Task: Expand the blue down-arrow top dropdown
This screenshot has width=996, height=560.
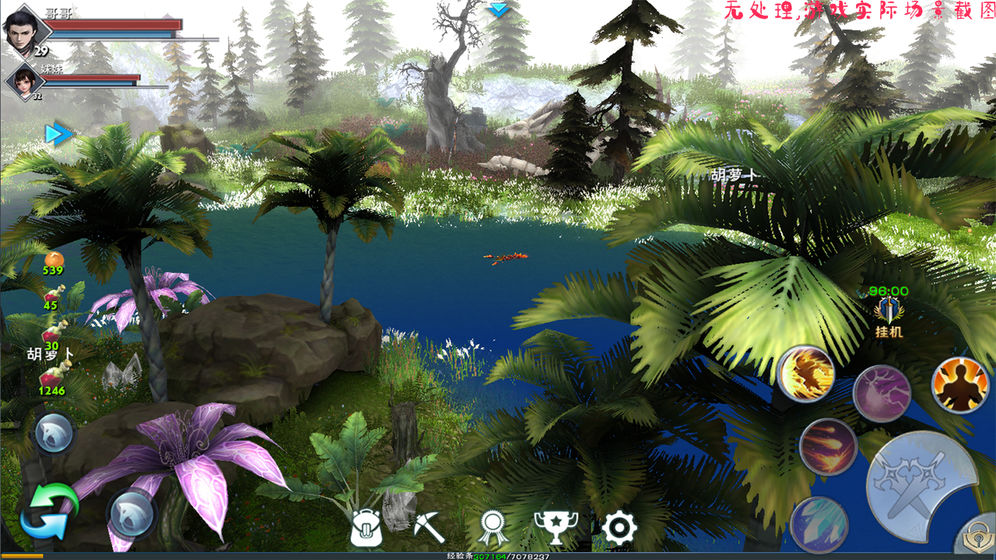Action: pos(498,9)
